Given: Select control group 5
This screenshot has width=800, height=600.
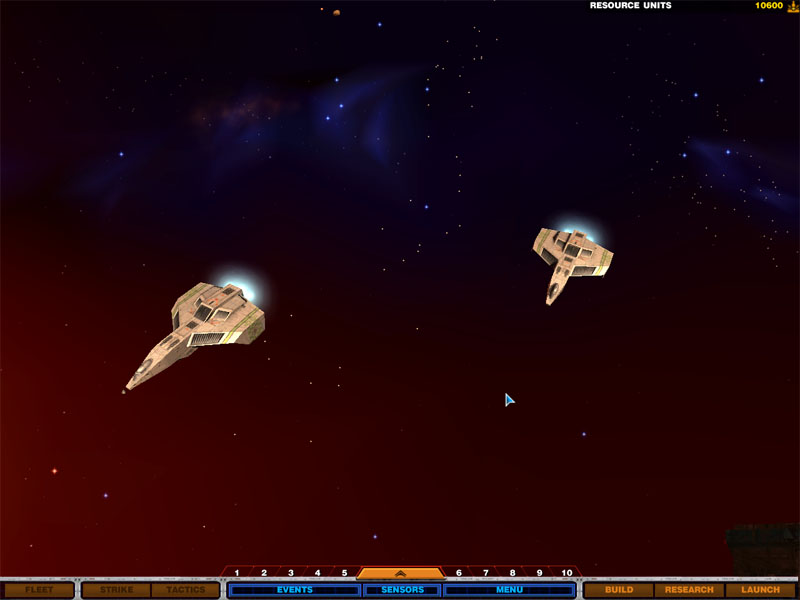Looking at the screenshot, I should 344,573.
